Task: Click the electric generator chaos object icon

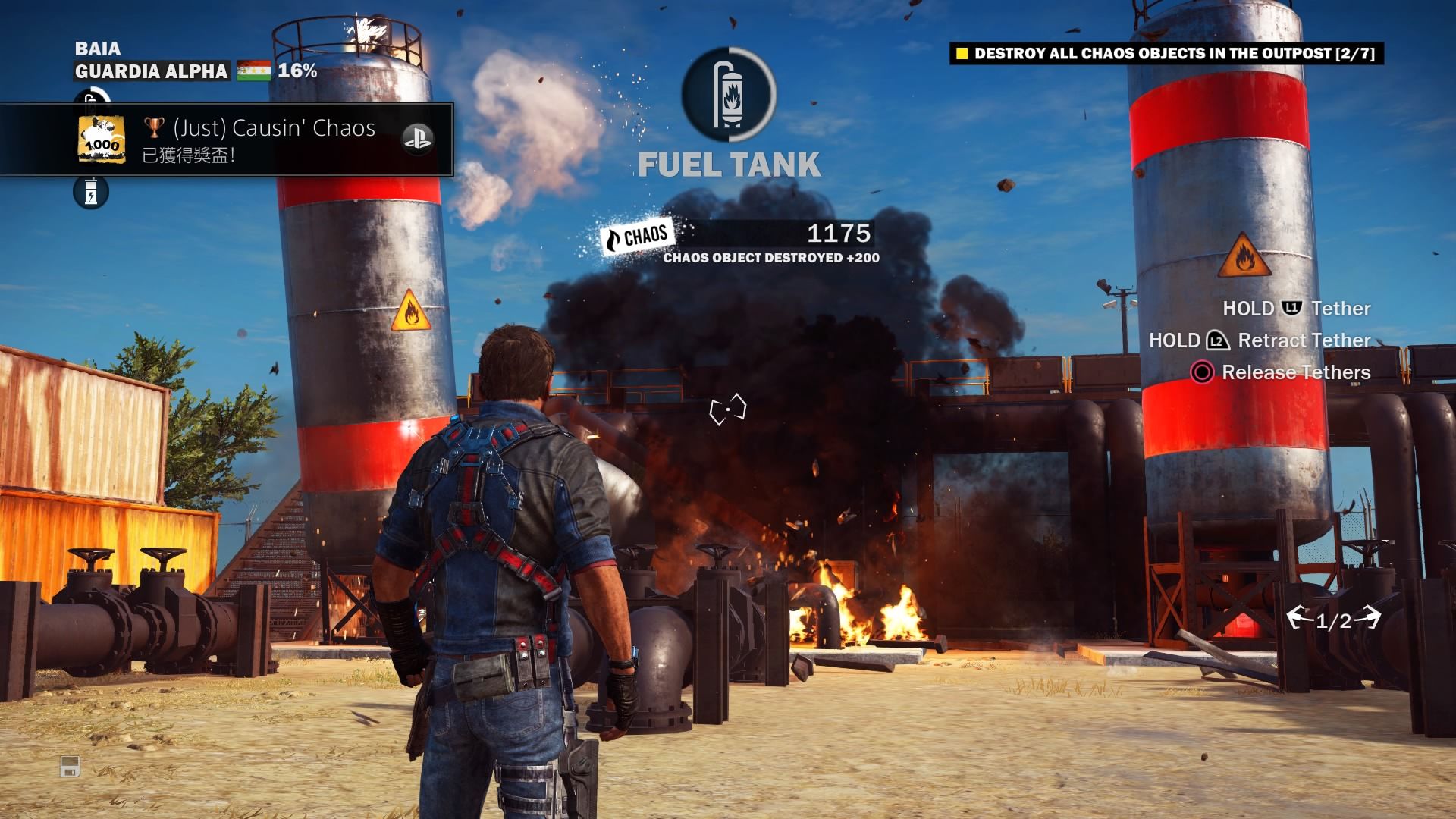Action: pyautogui.click(x=91, y=192)
